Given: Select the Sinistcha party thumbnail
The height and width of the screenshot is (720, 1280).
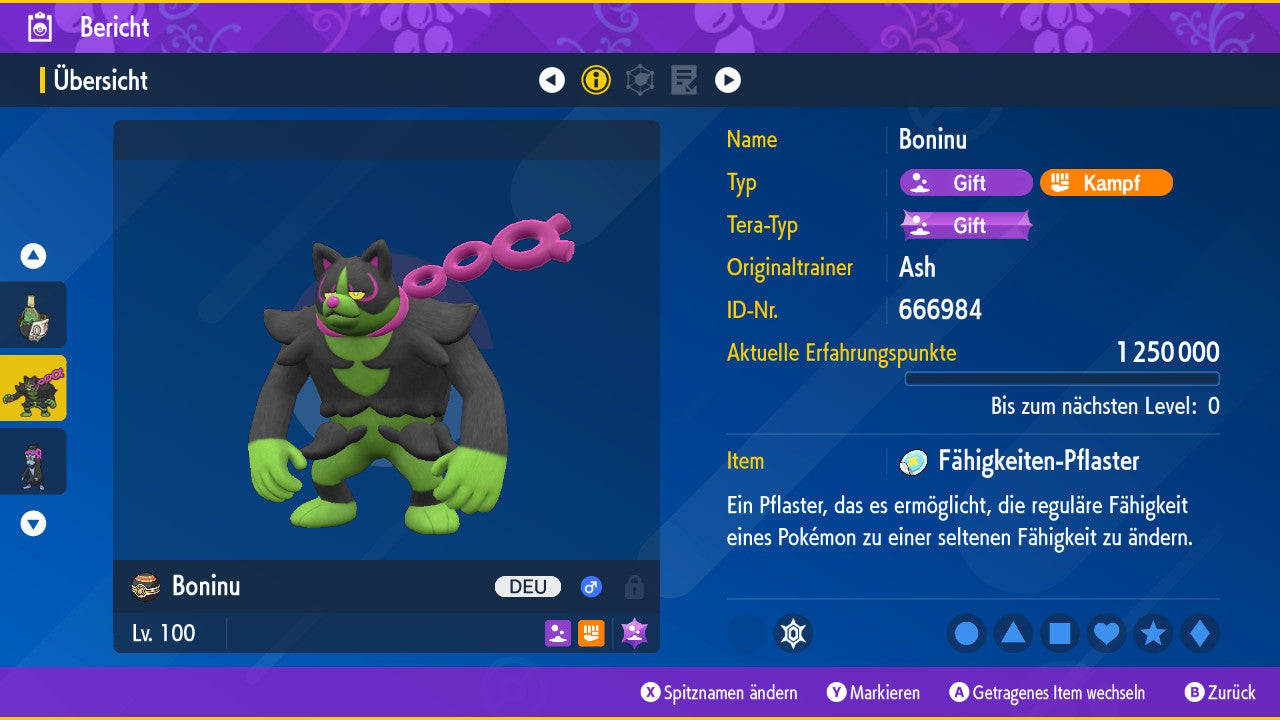Looking at the screenshot, I should click(33, 315).
